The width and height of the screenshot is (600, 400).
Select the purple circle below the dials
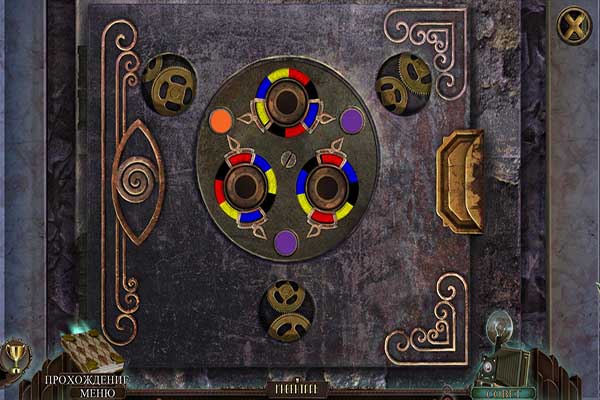pyautogui.click(x=286, y=241)
